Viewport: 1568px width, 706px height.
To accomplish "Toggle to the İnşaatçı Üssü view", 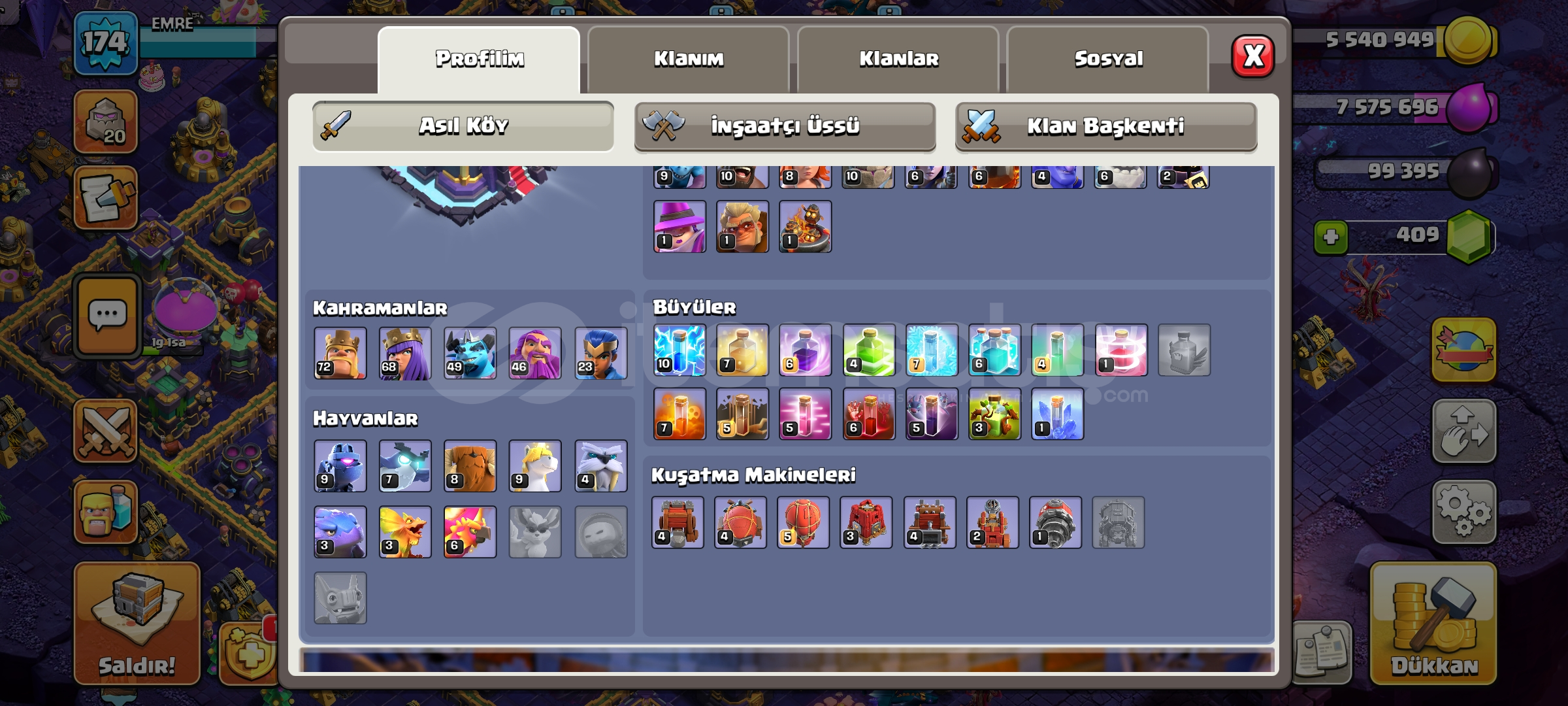I will click(784, 127).
